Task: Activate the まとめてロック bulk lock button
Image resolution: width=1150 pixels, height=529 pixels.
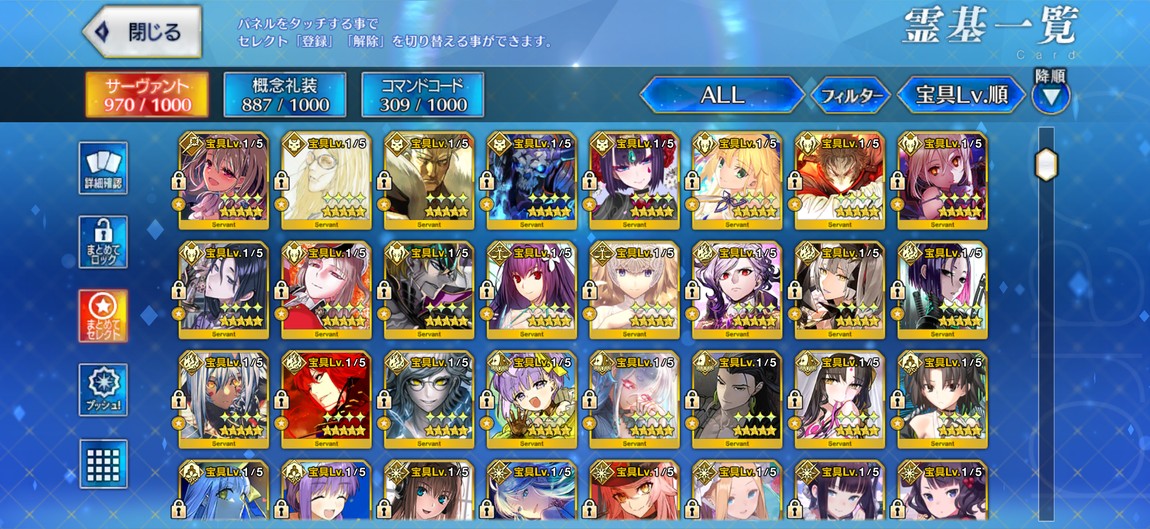Action: (103, 242)
